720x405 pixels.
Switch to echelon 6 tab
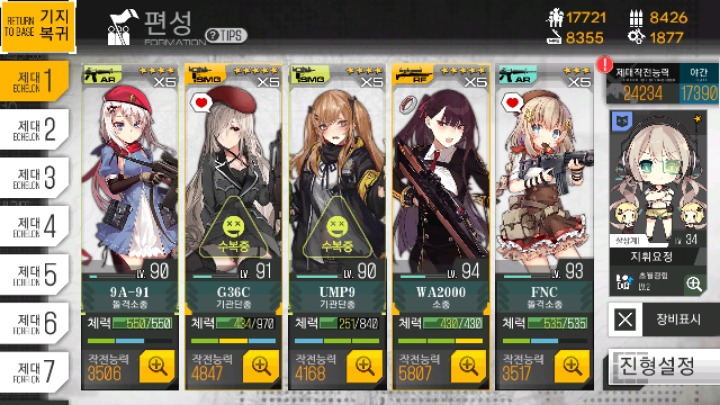pyautogui.click(x=35, y=321)
